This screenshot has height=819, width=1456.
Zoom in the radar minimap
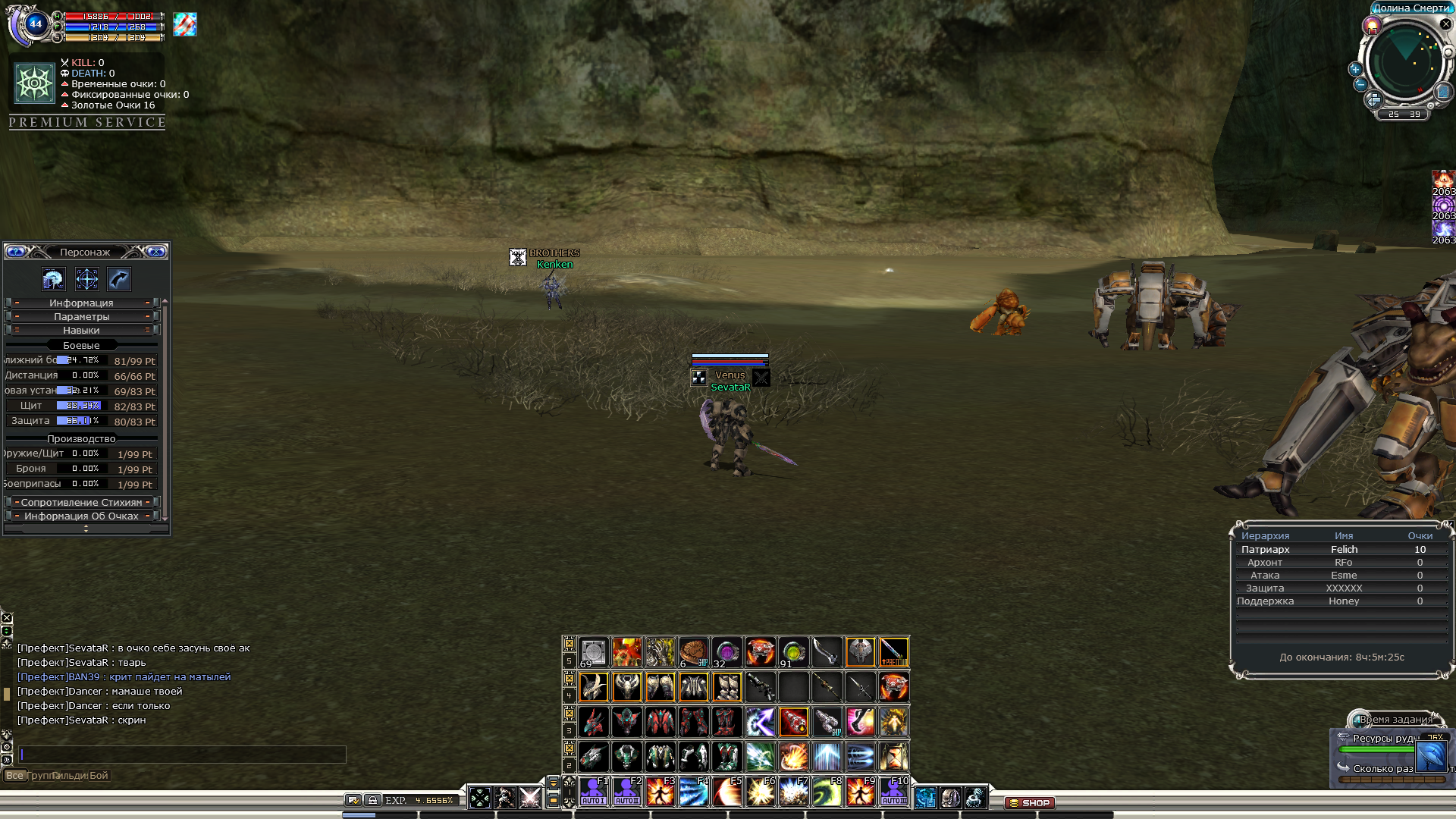(1355, 69)
